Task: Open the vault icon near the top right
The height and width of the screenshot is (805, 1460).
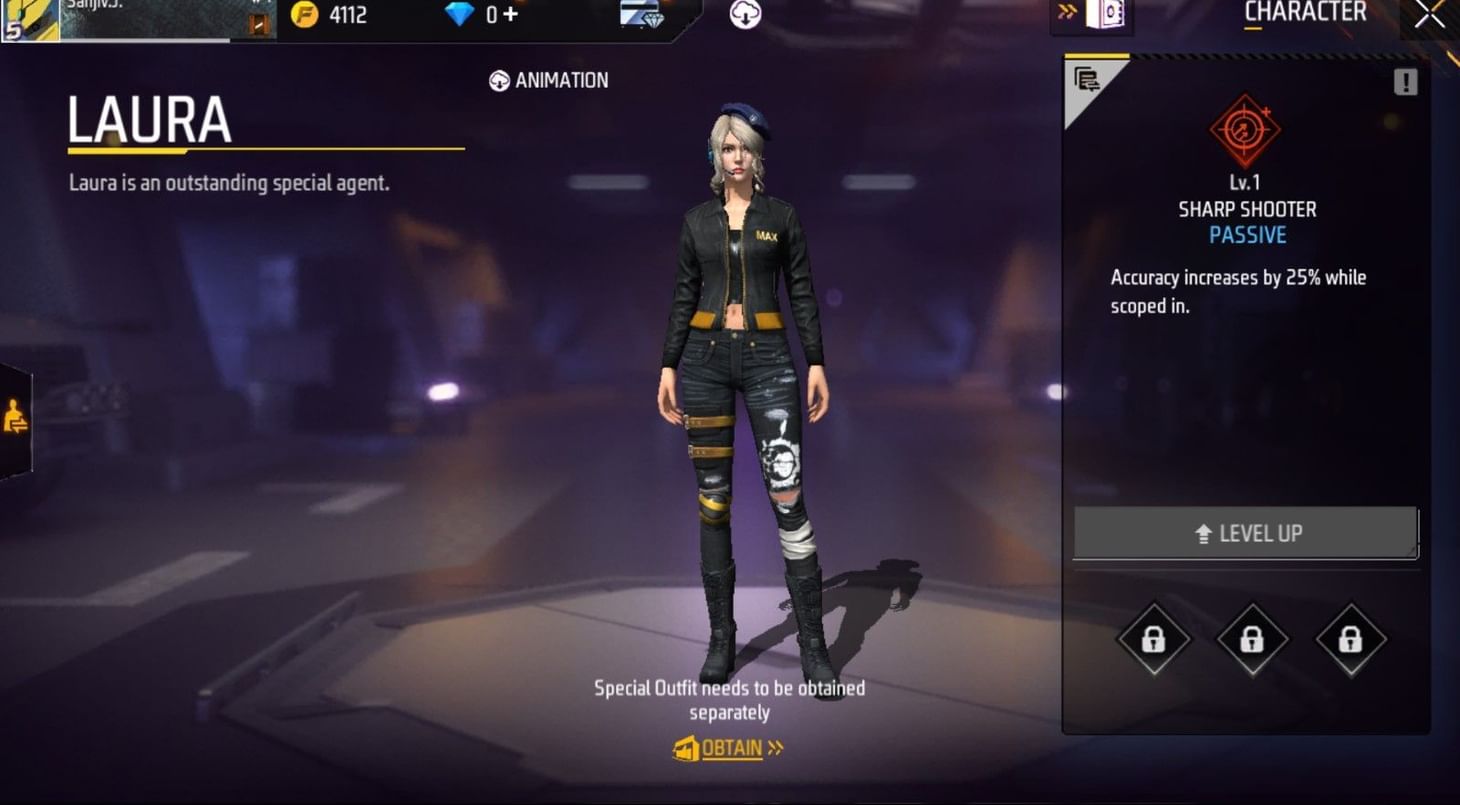Action: coord(1106,12)
